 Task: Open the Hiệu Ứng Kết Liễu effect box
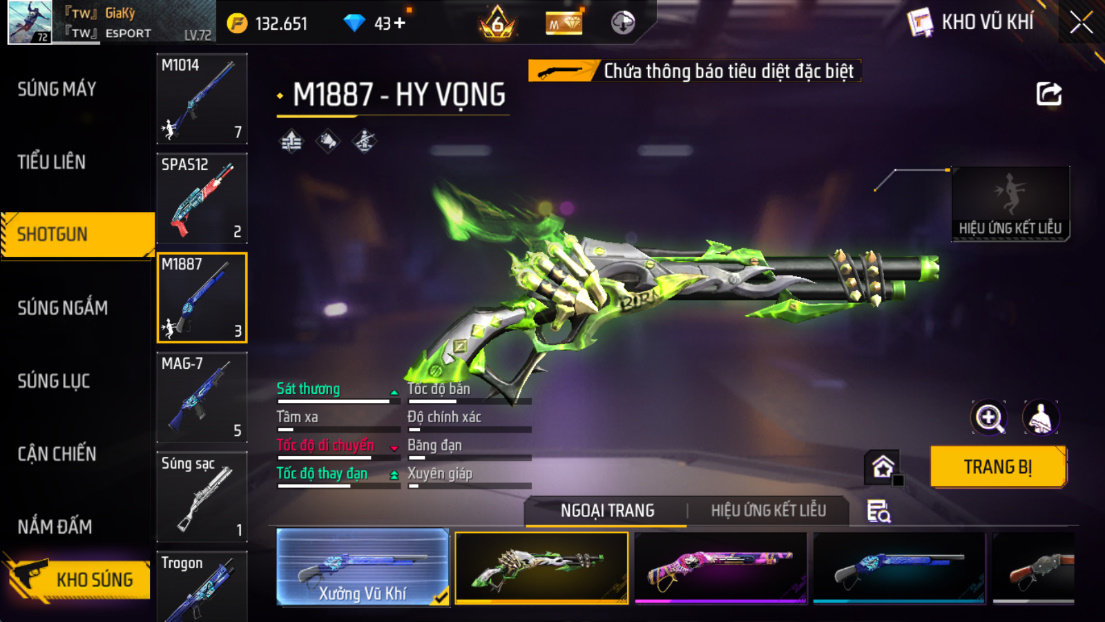coord(1010,204)
